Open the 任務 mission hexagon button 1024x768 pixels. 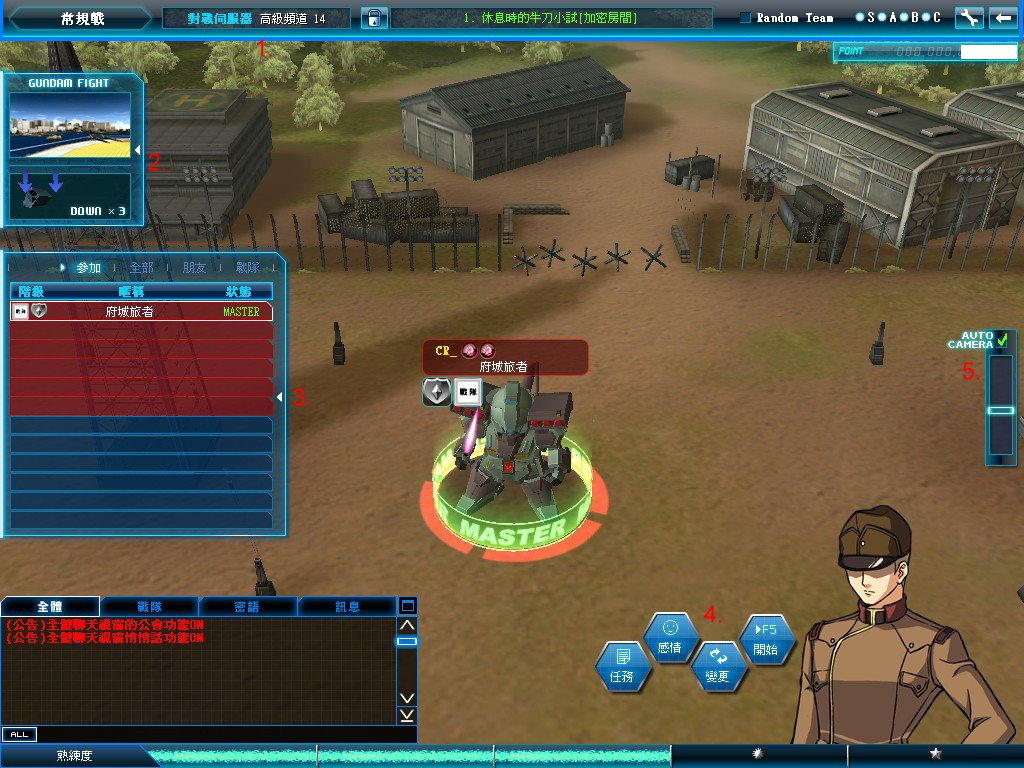tap(622, 667)
